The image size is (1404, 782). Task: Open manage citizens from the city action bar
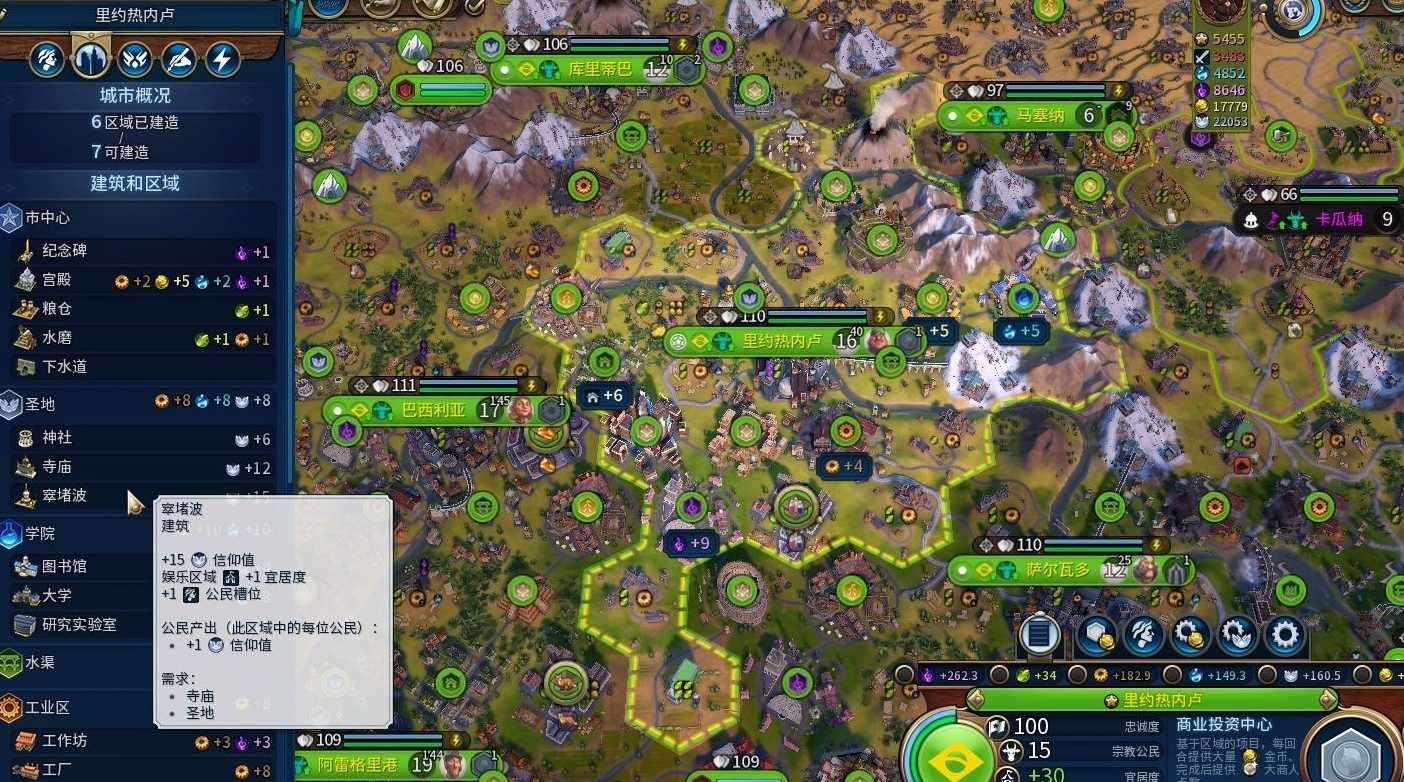pos(1142,634)
